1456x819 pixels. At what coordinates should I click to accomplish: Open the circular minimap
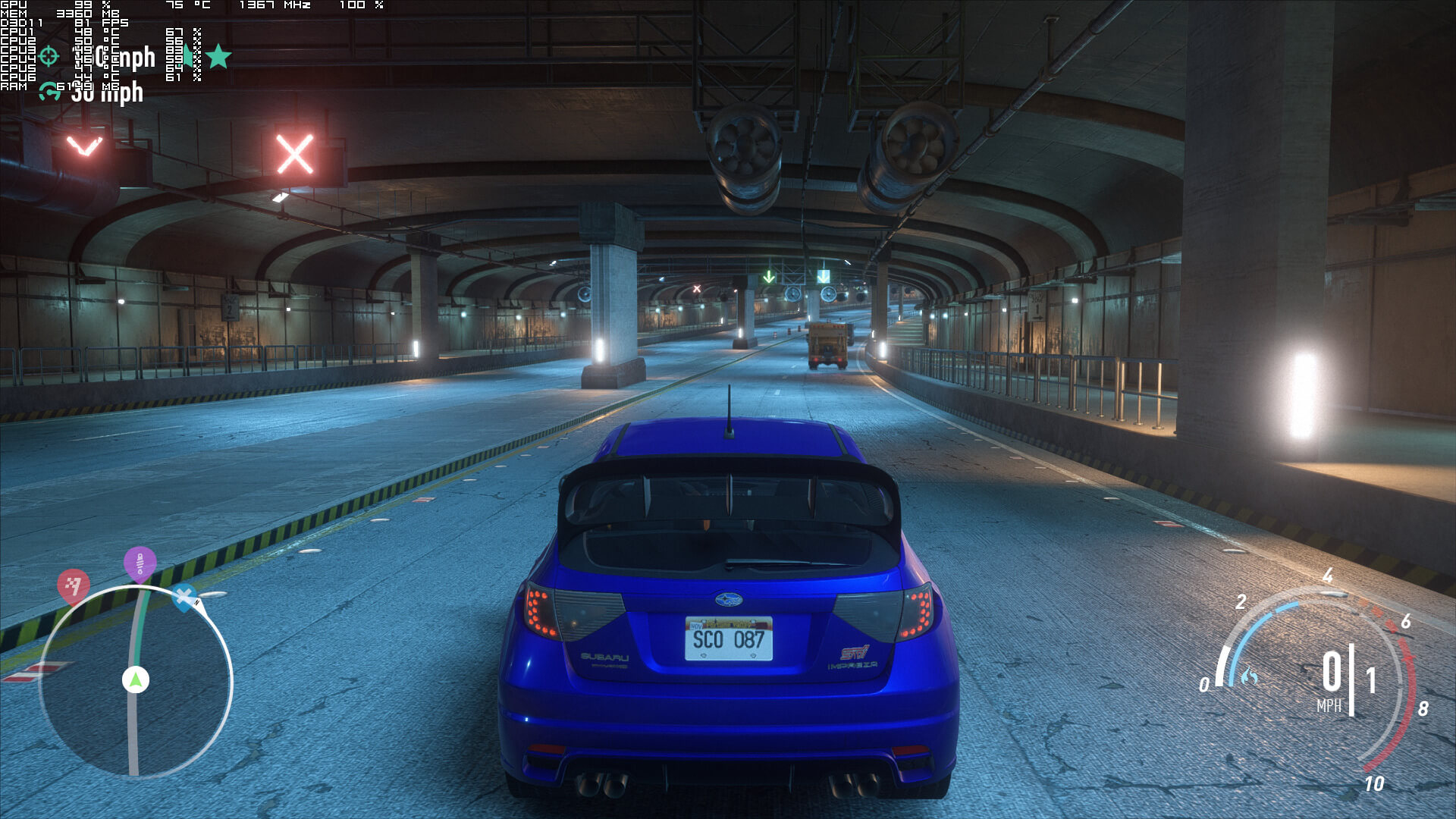pyautogui.click(x=135, y=681)
